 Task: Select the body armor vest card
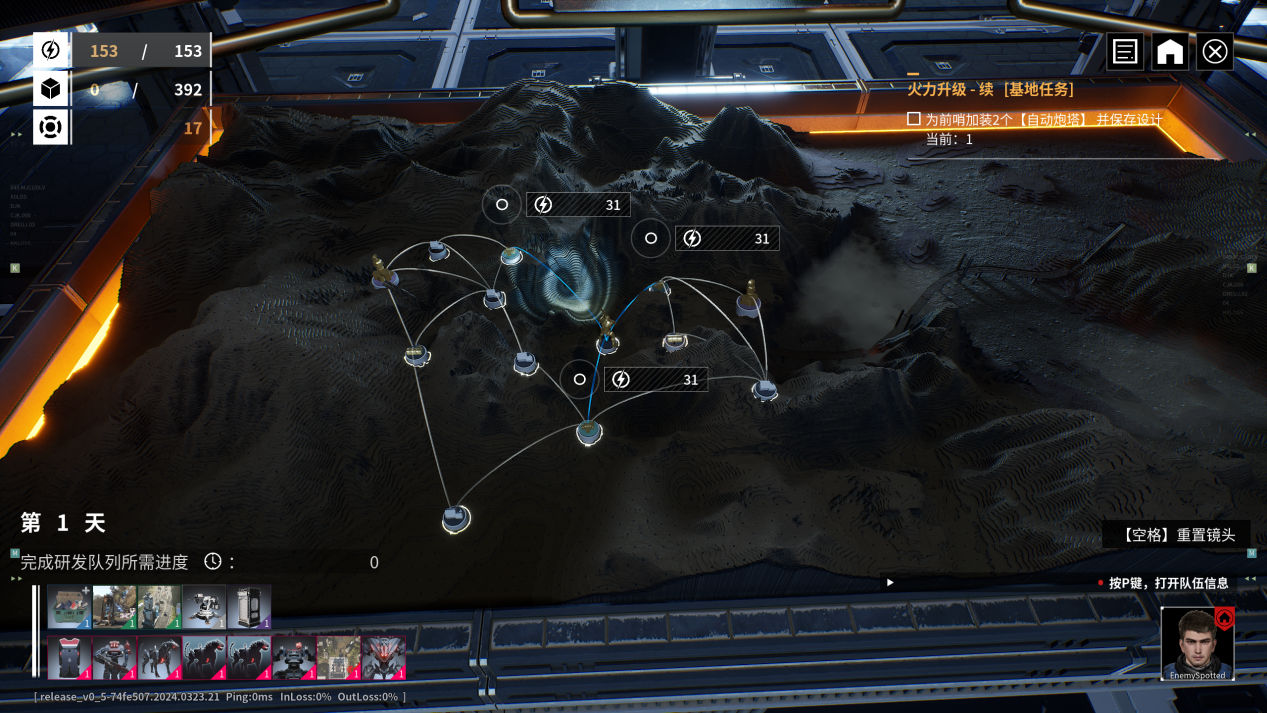69,658
